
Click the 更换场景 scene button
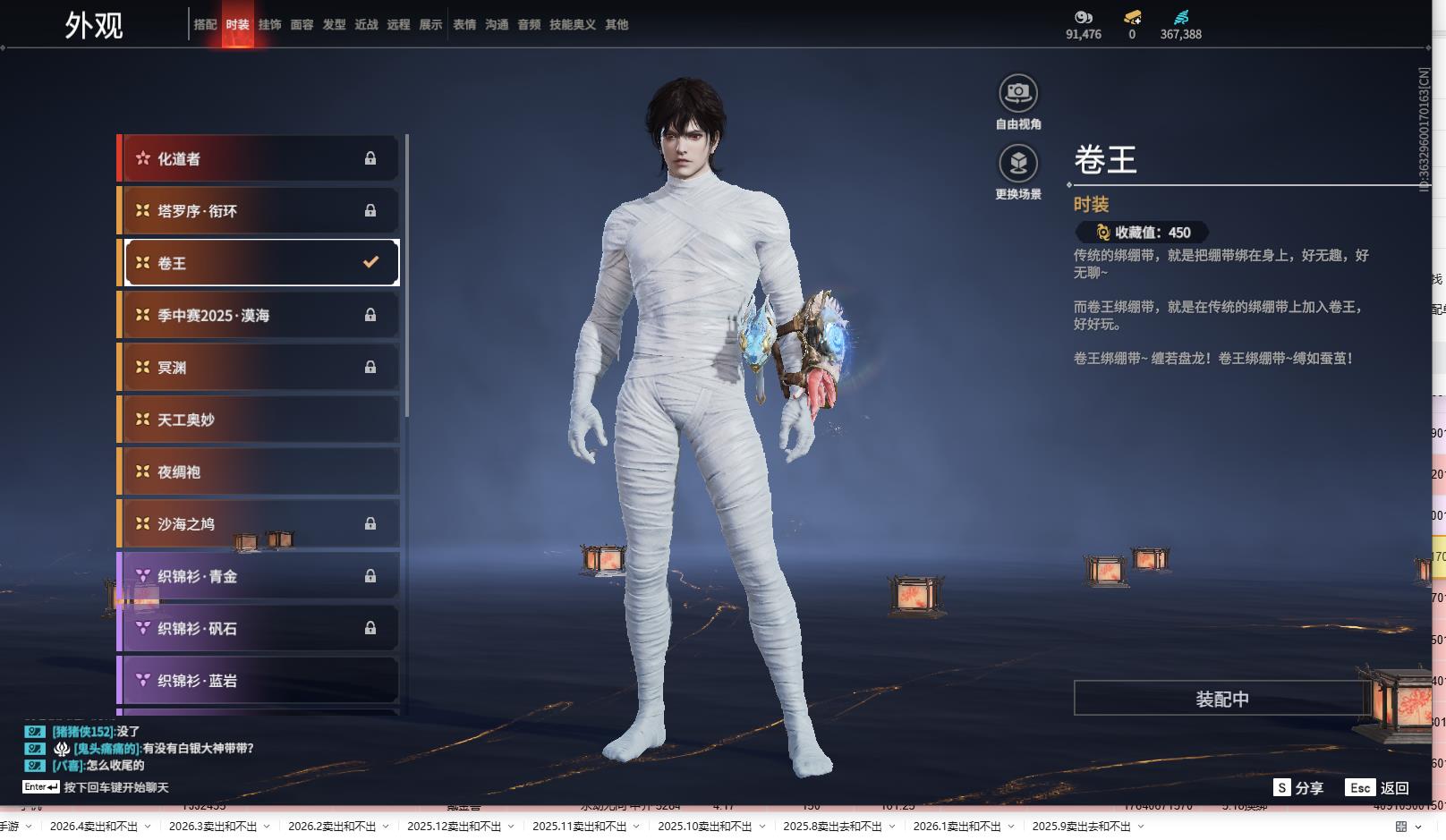point(1018,164)
